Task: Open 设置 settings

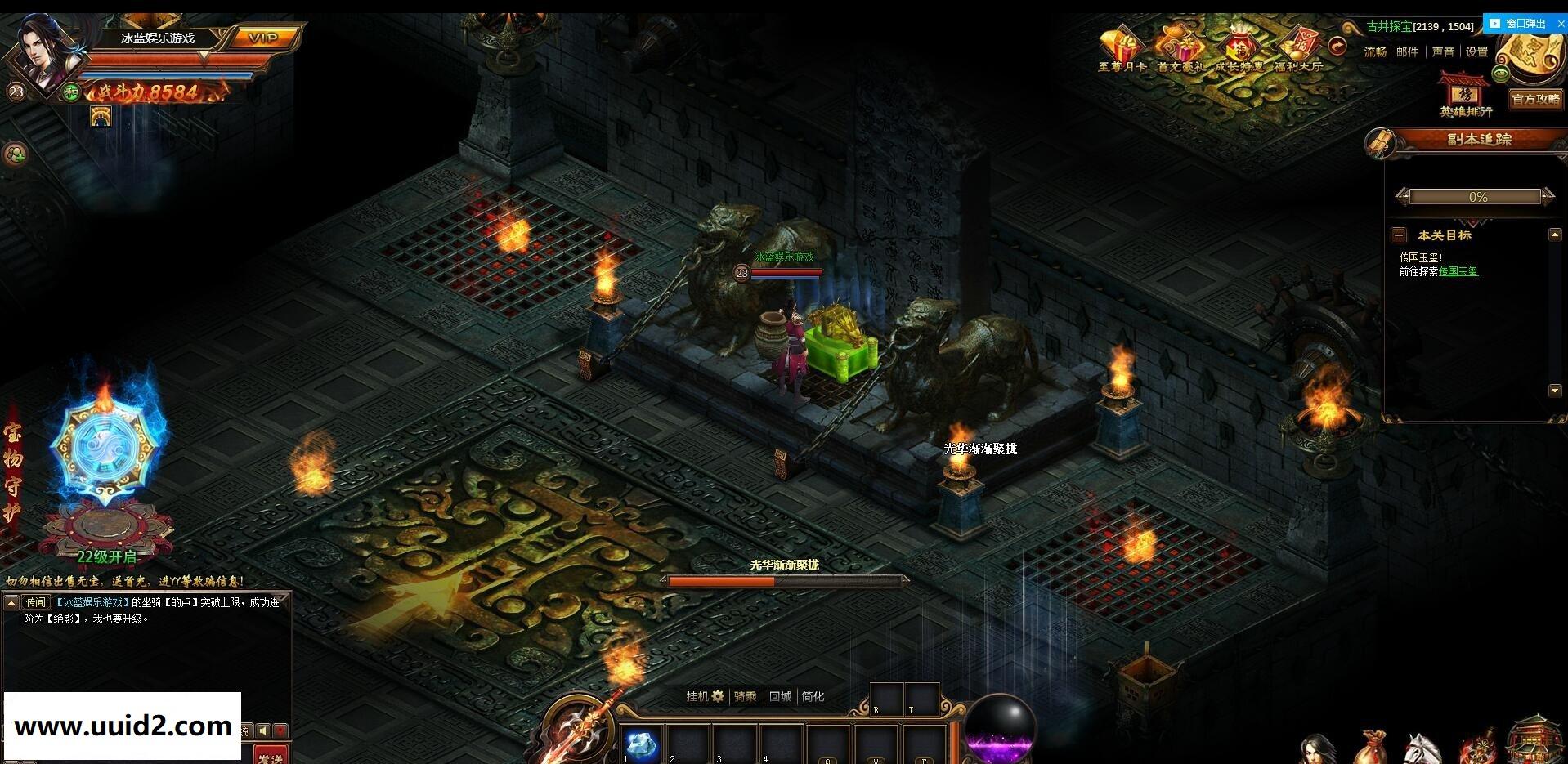Action: coord(1476,51)
